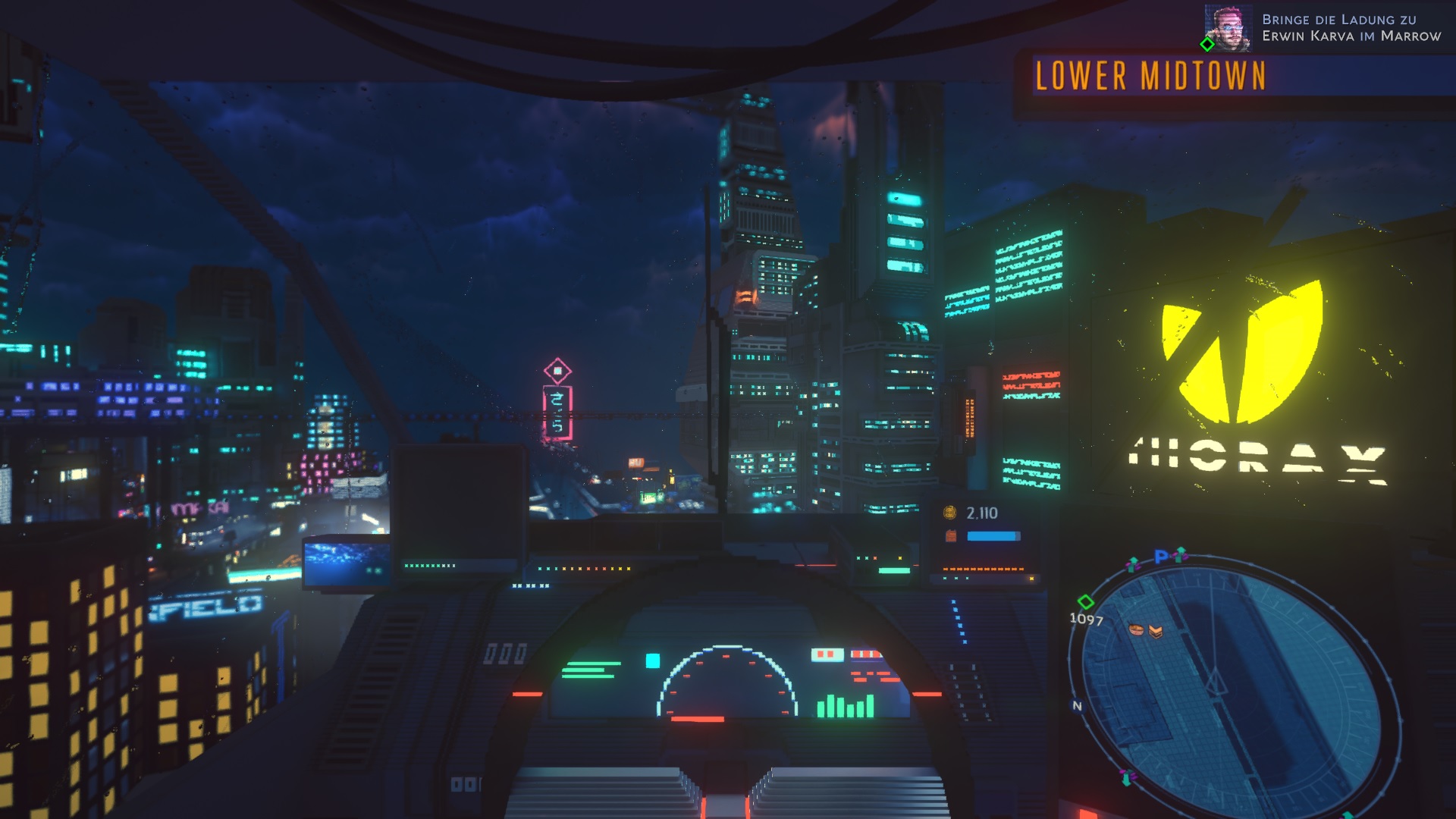
Task: Click the blue P parking marker
Action: 1160,557
